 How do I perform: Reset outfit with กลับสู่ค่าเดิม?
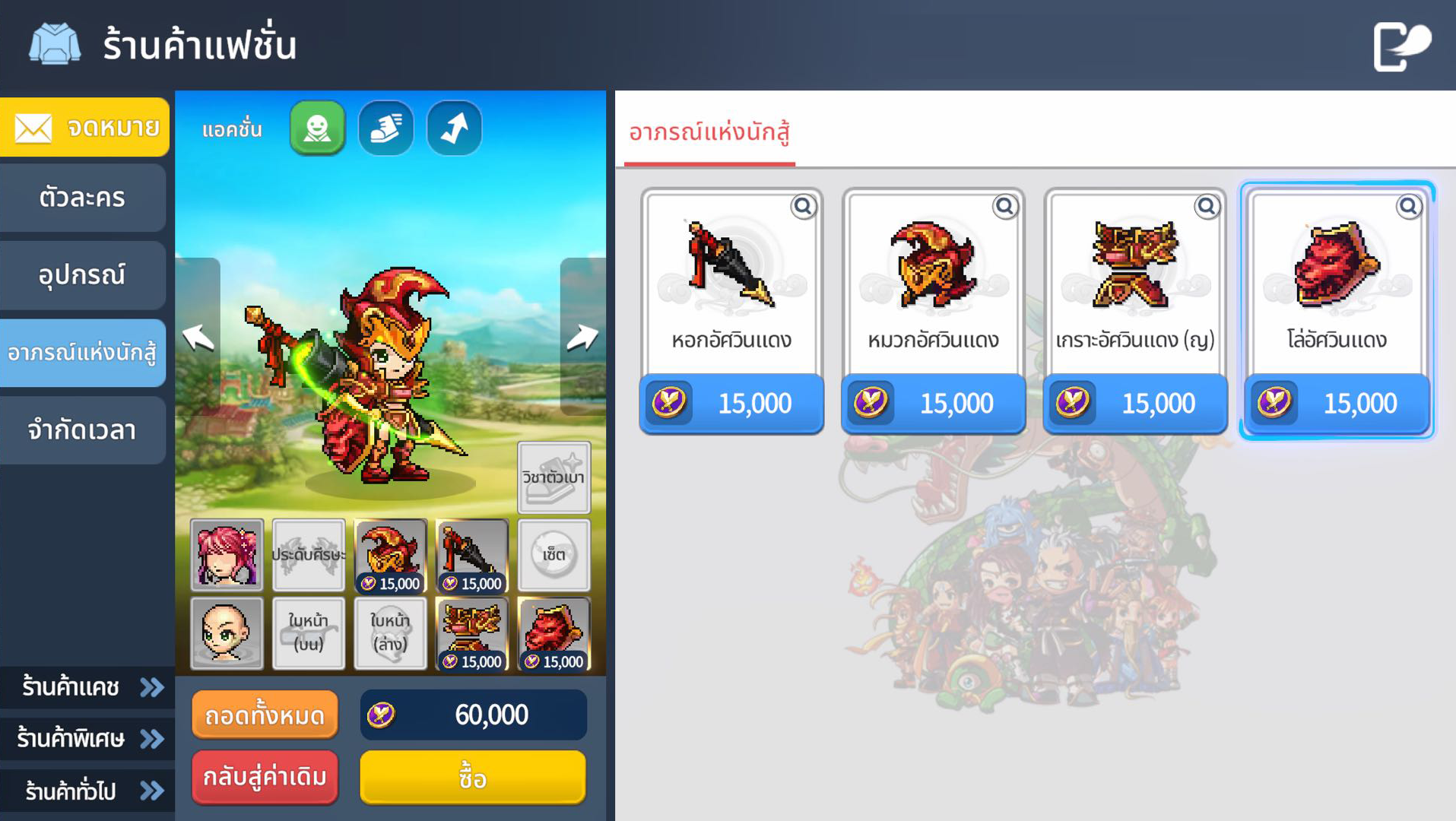(265, 777)
